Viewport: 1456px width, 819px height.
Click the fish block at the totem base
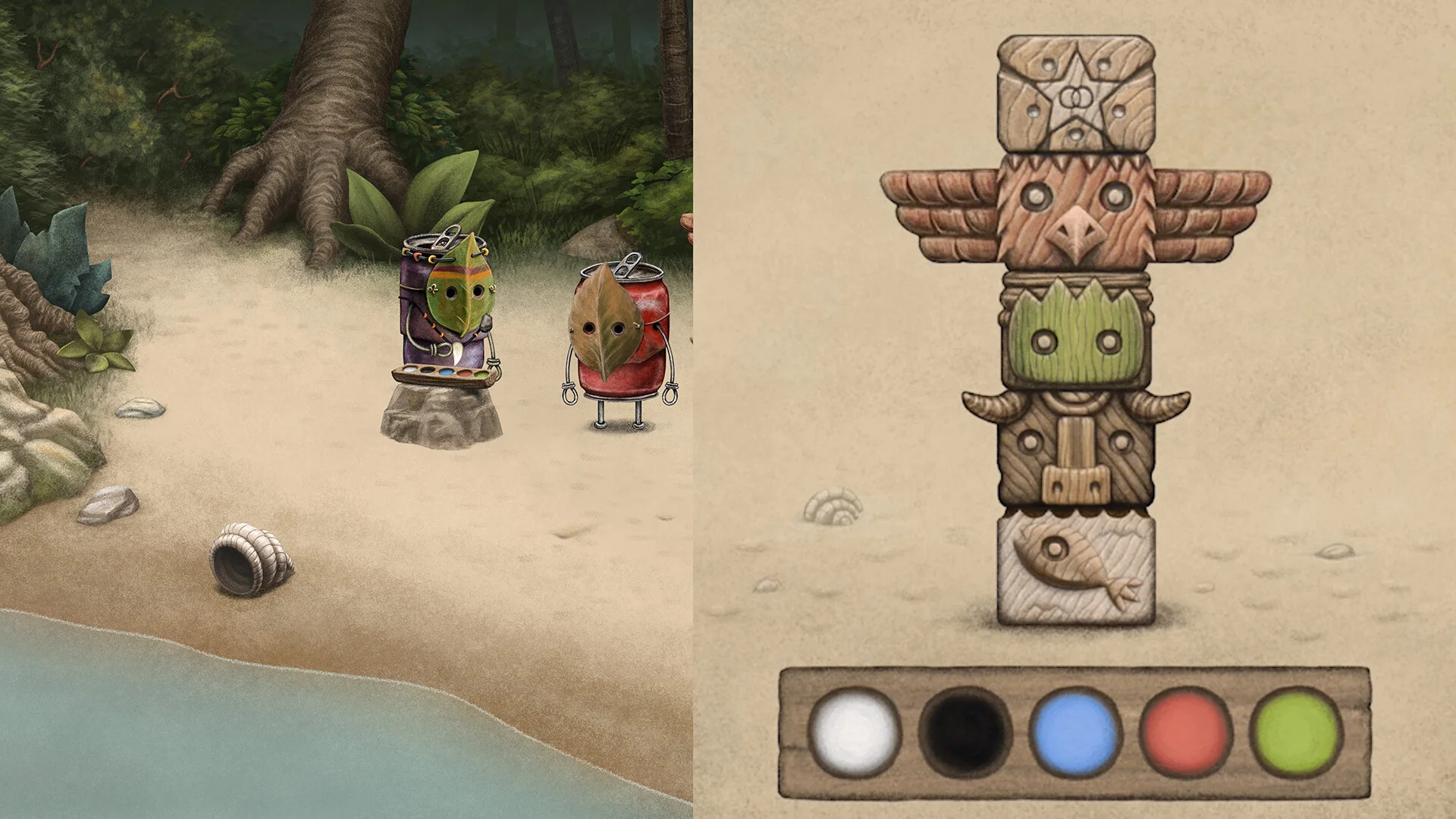click(1076, 570)
